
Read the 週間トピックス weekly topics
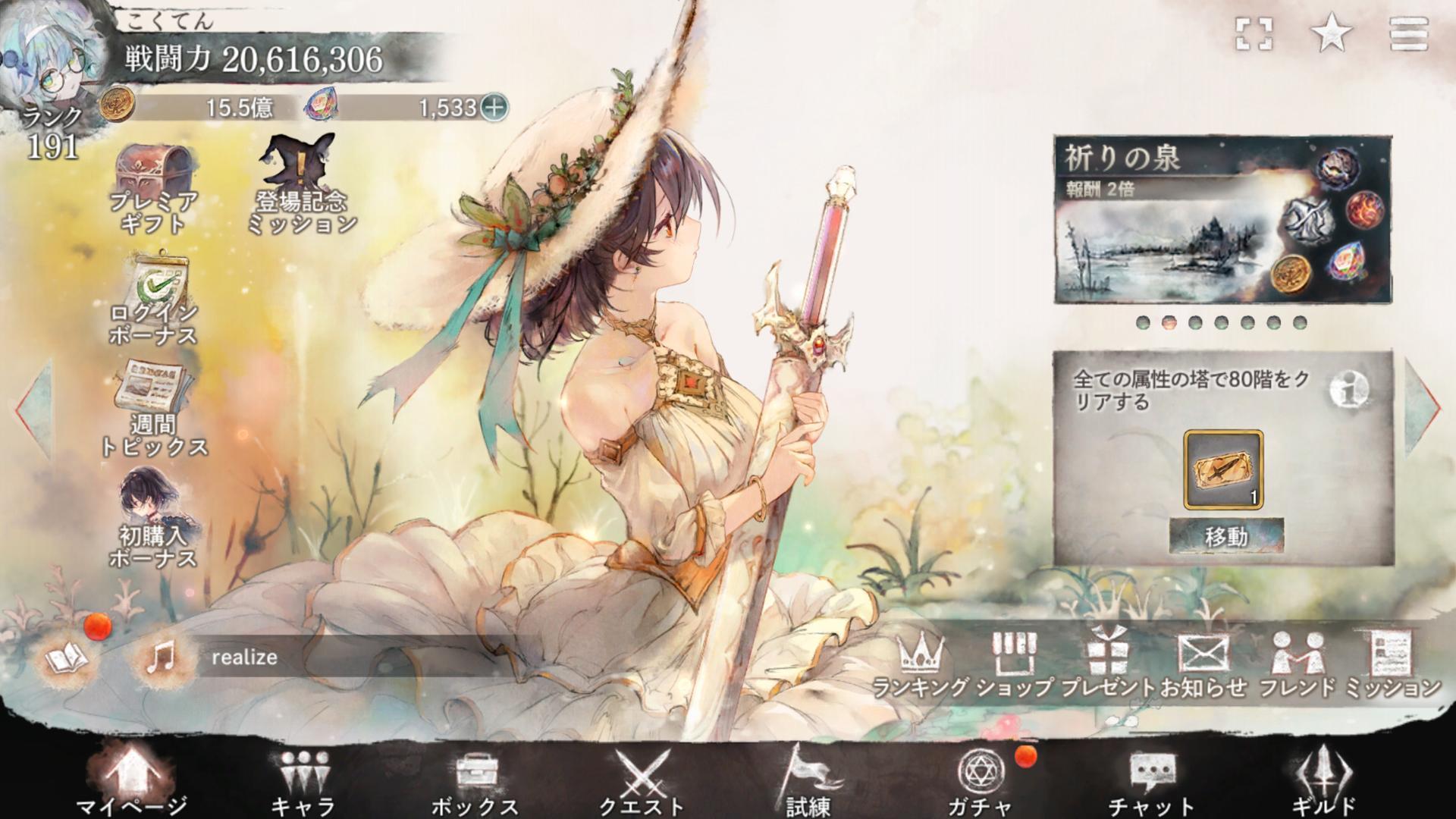click(x=153, y=409)
